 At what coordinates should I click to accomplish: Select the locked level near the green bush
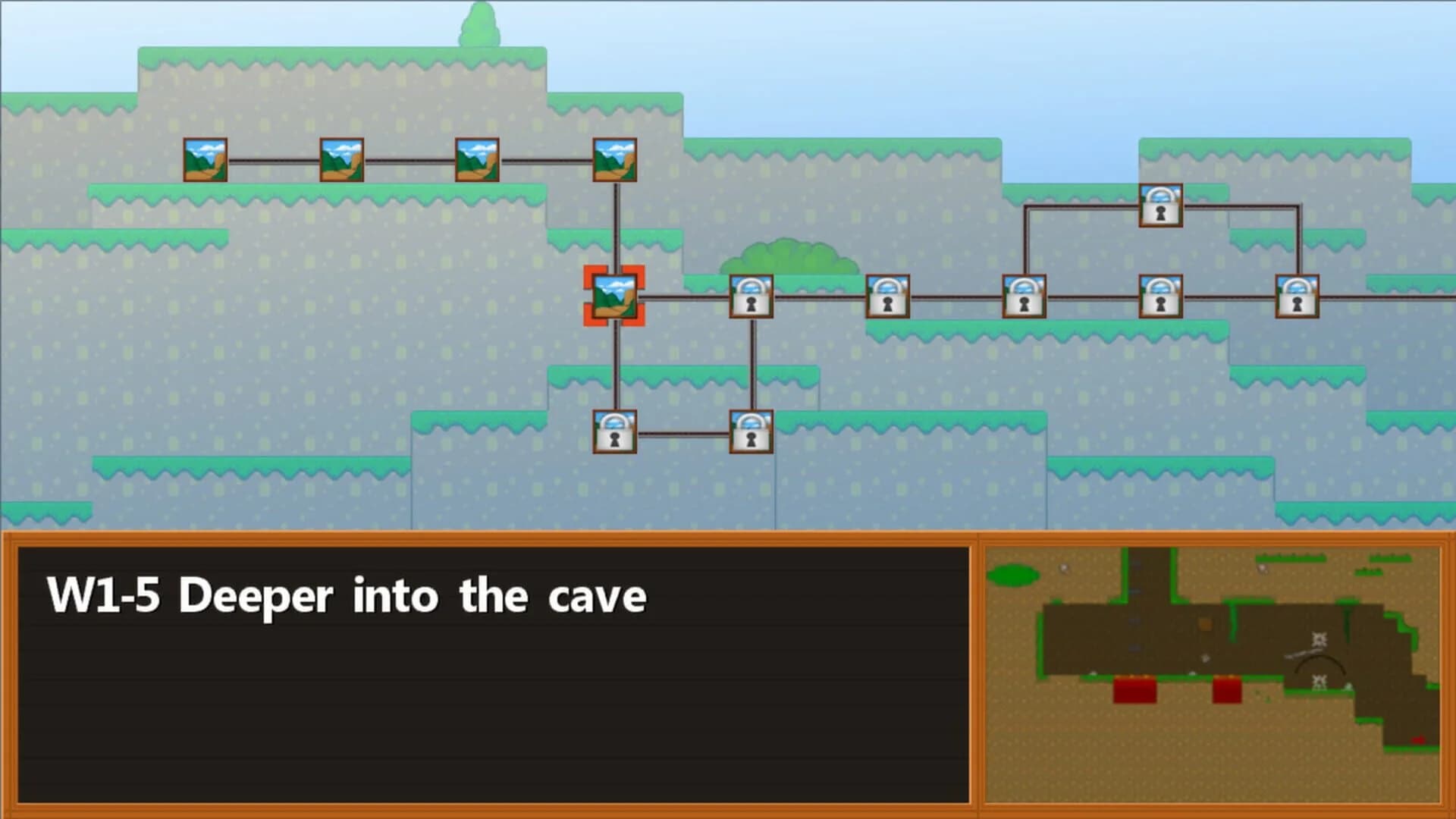click(x=887, y=296)
